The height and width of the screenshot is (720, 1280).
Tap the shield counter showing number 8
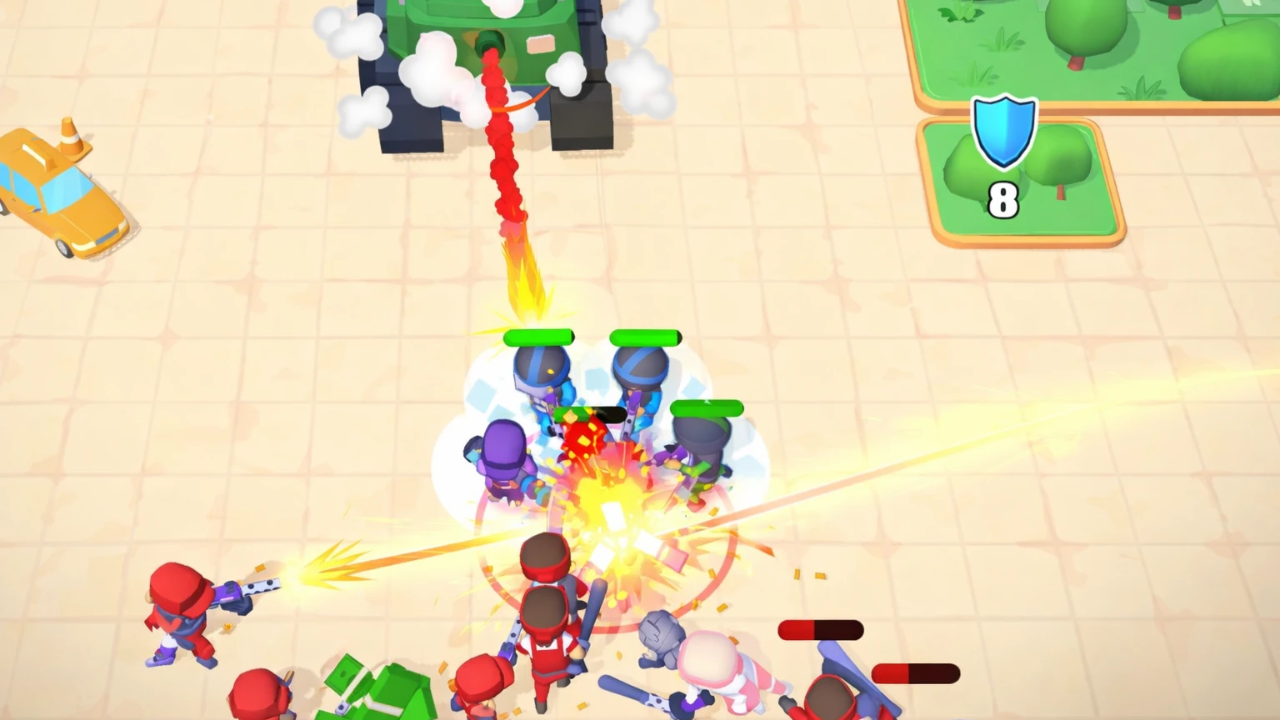click(x=1003, y=202)
